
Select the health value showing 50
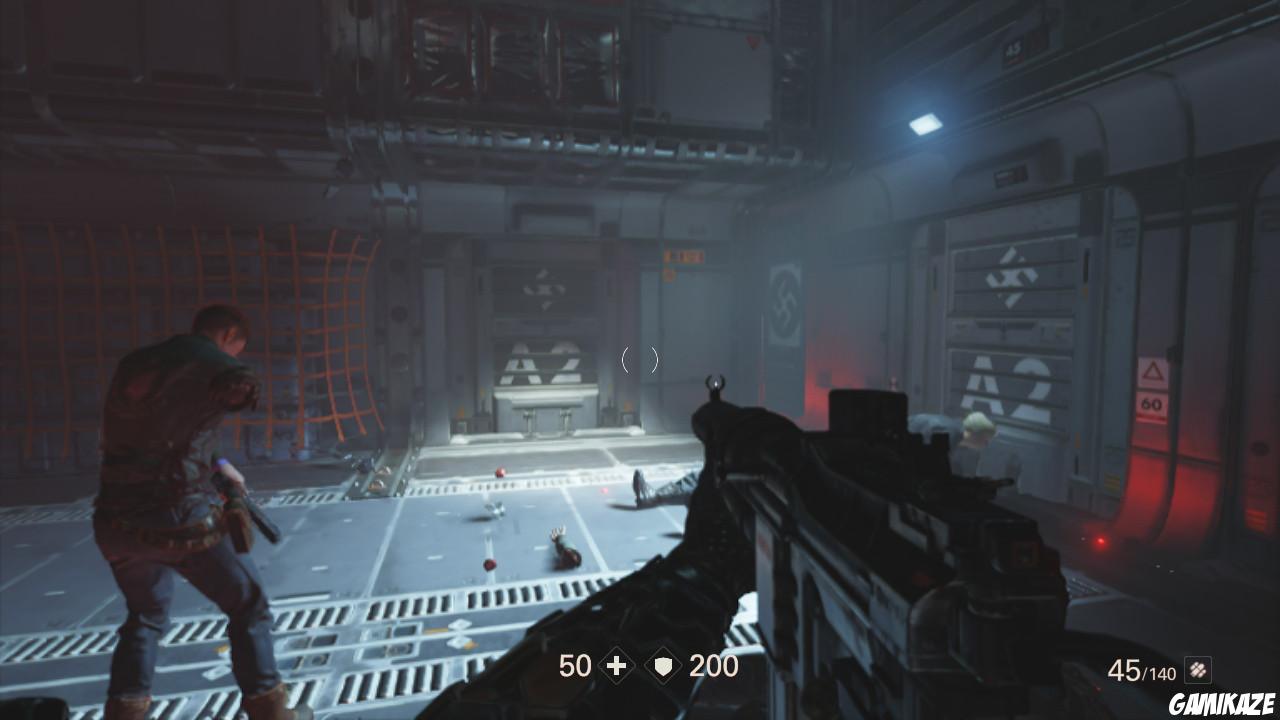575,666
